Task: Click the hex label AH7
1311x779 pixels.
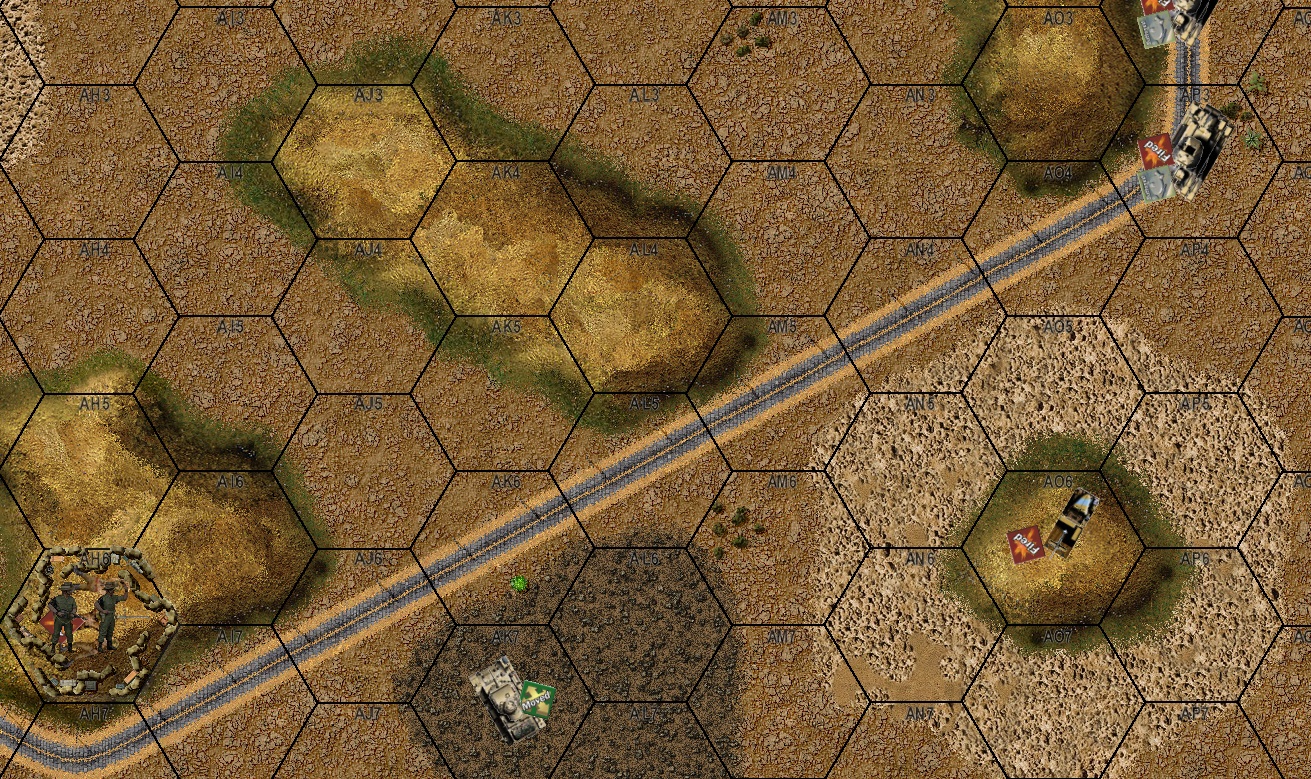Action: click(x=94, y=711)
